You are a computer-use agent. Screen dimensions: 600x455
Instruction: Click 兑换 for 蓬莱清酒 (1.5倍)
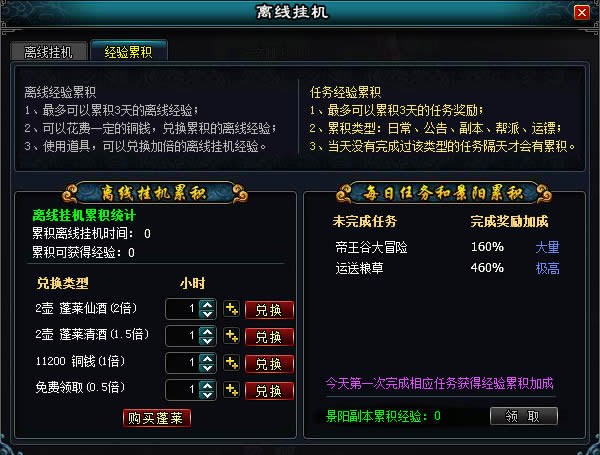(x=269, y=337)
